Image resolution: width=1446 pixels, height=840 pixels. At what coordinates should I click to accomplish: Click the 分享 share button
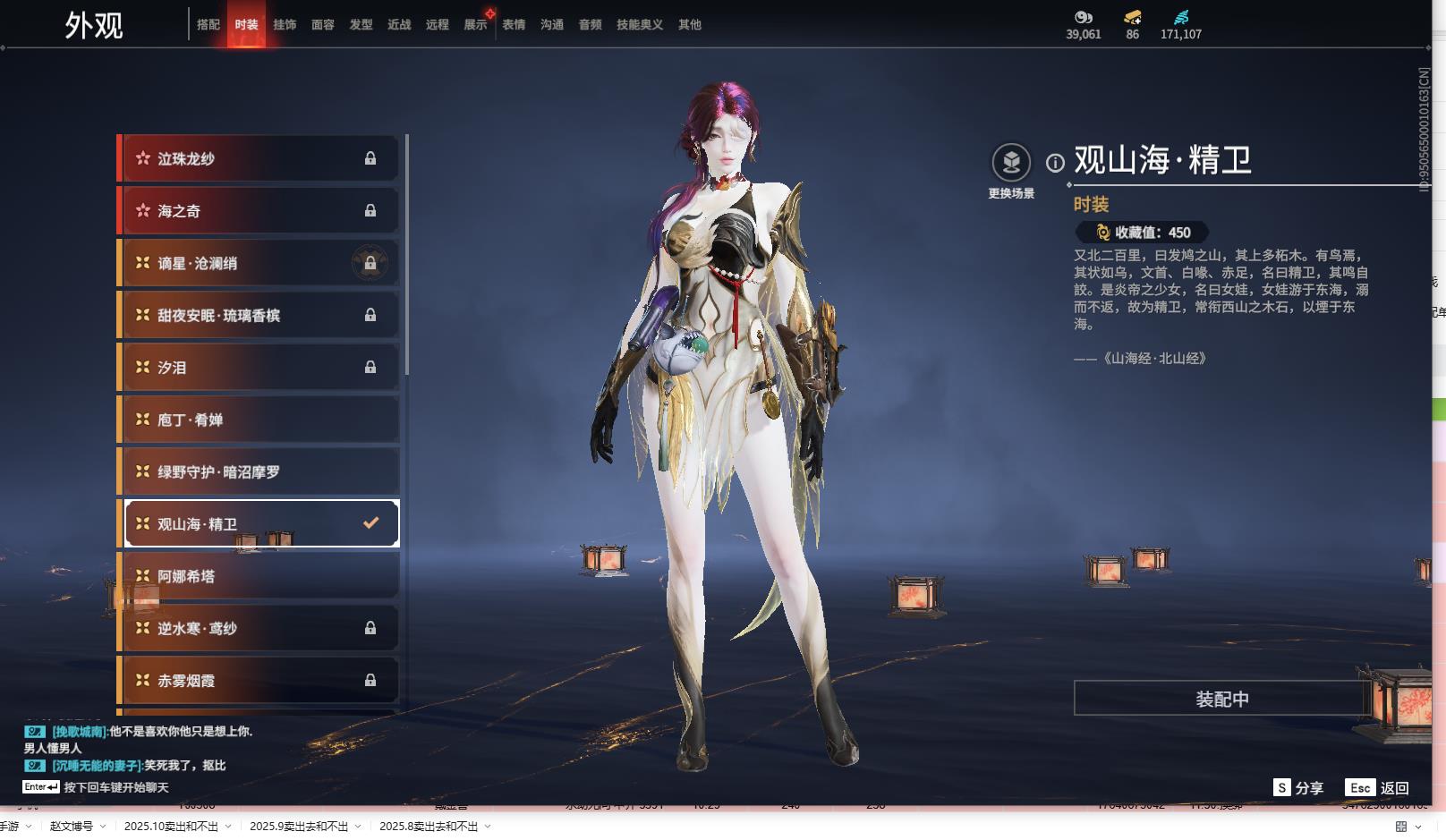click(x=1299, y=788)
